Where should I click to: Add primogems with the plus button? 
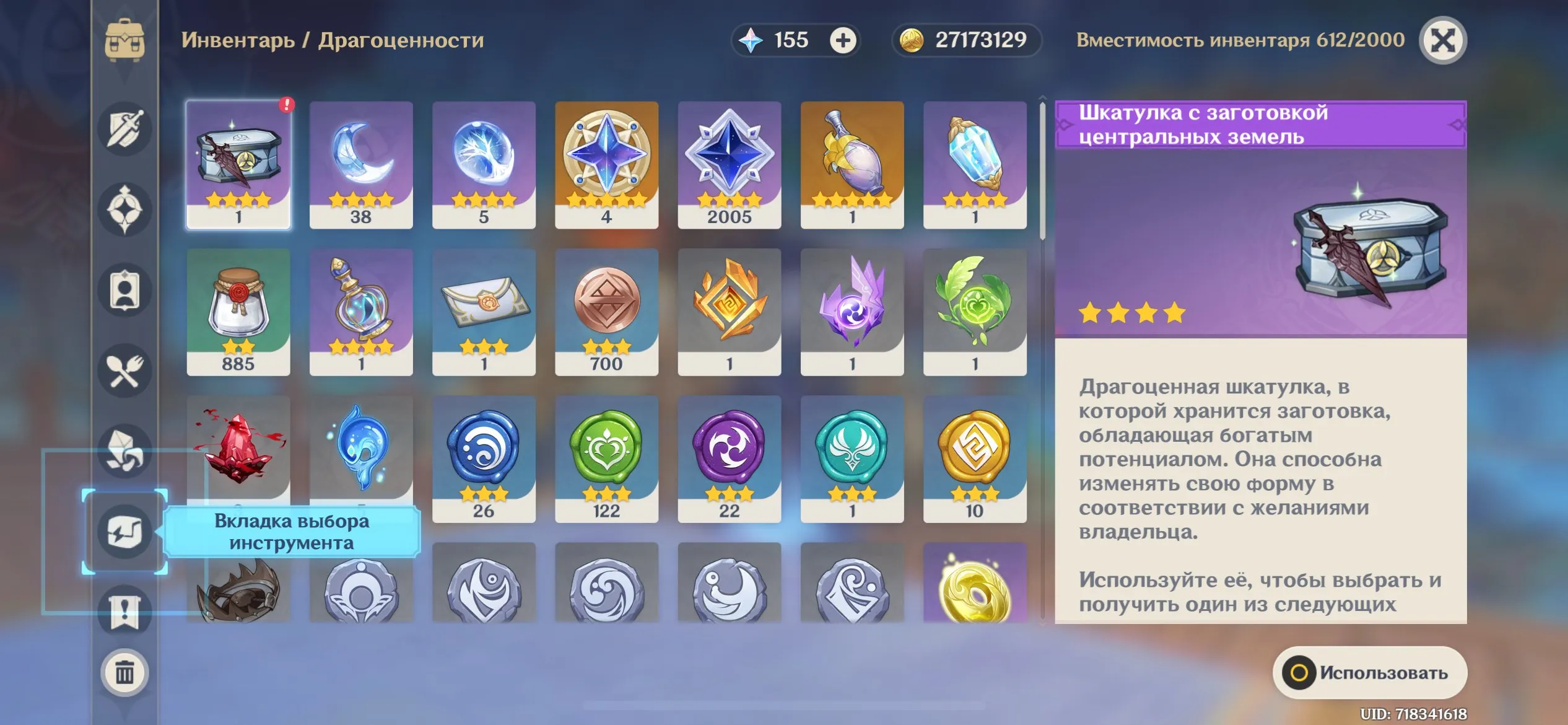[x=842, y=41]
